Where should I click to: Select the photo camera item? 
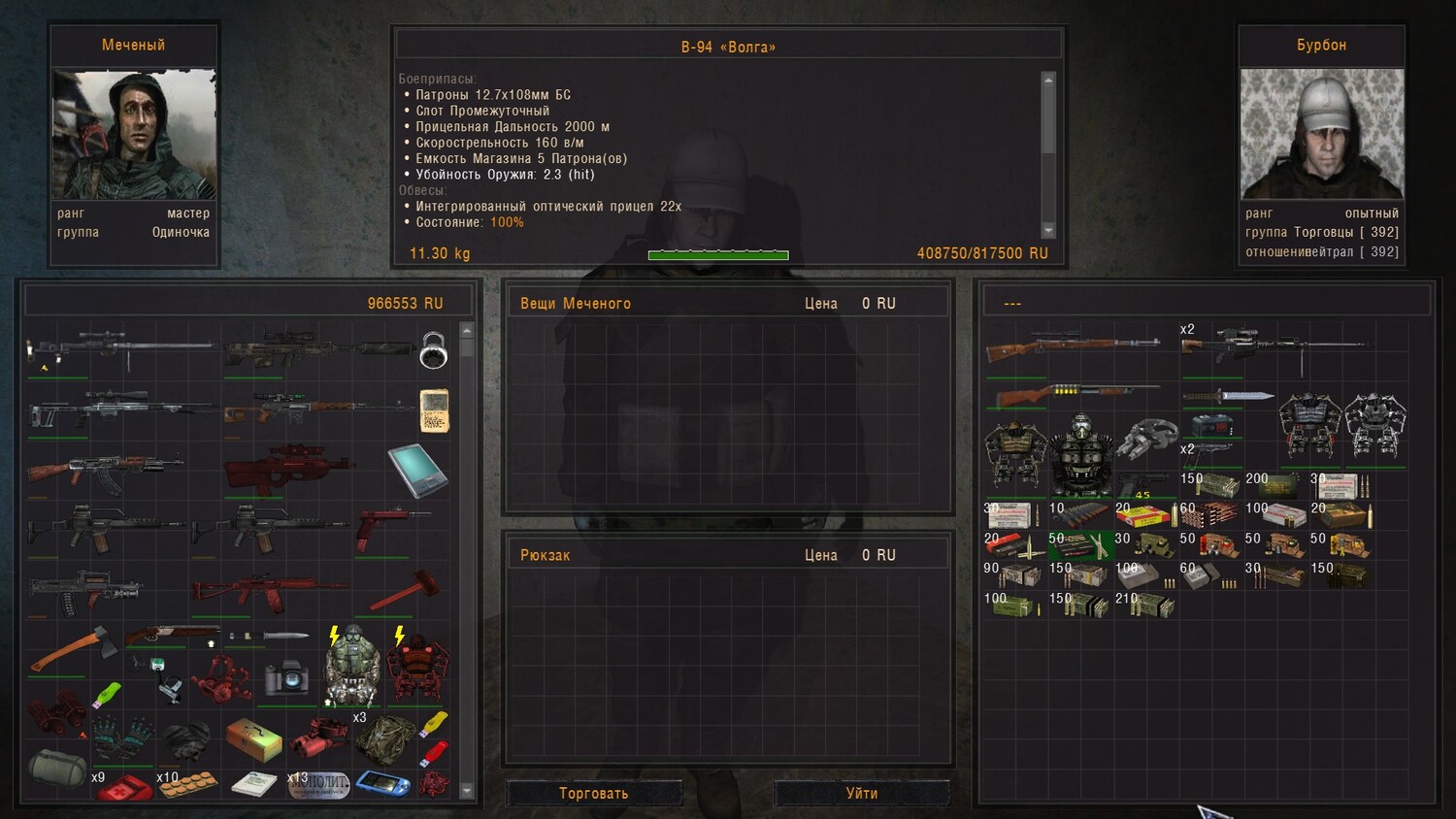[x=285, y=678]
